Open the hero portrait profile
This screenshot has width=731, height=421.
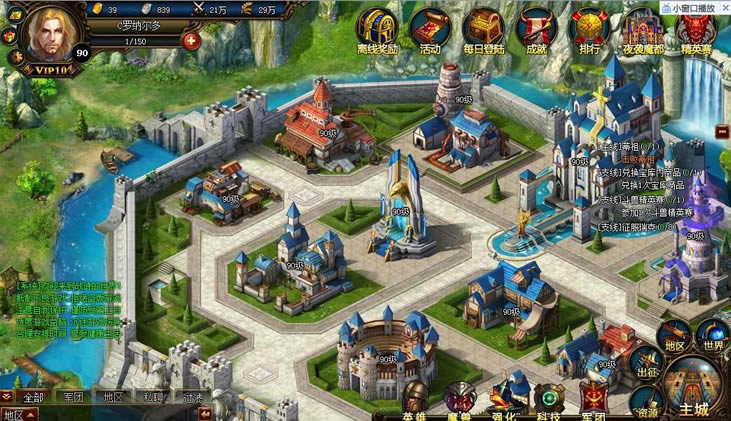pos(45,35)
